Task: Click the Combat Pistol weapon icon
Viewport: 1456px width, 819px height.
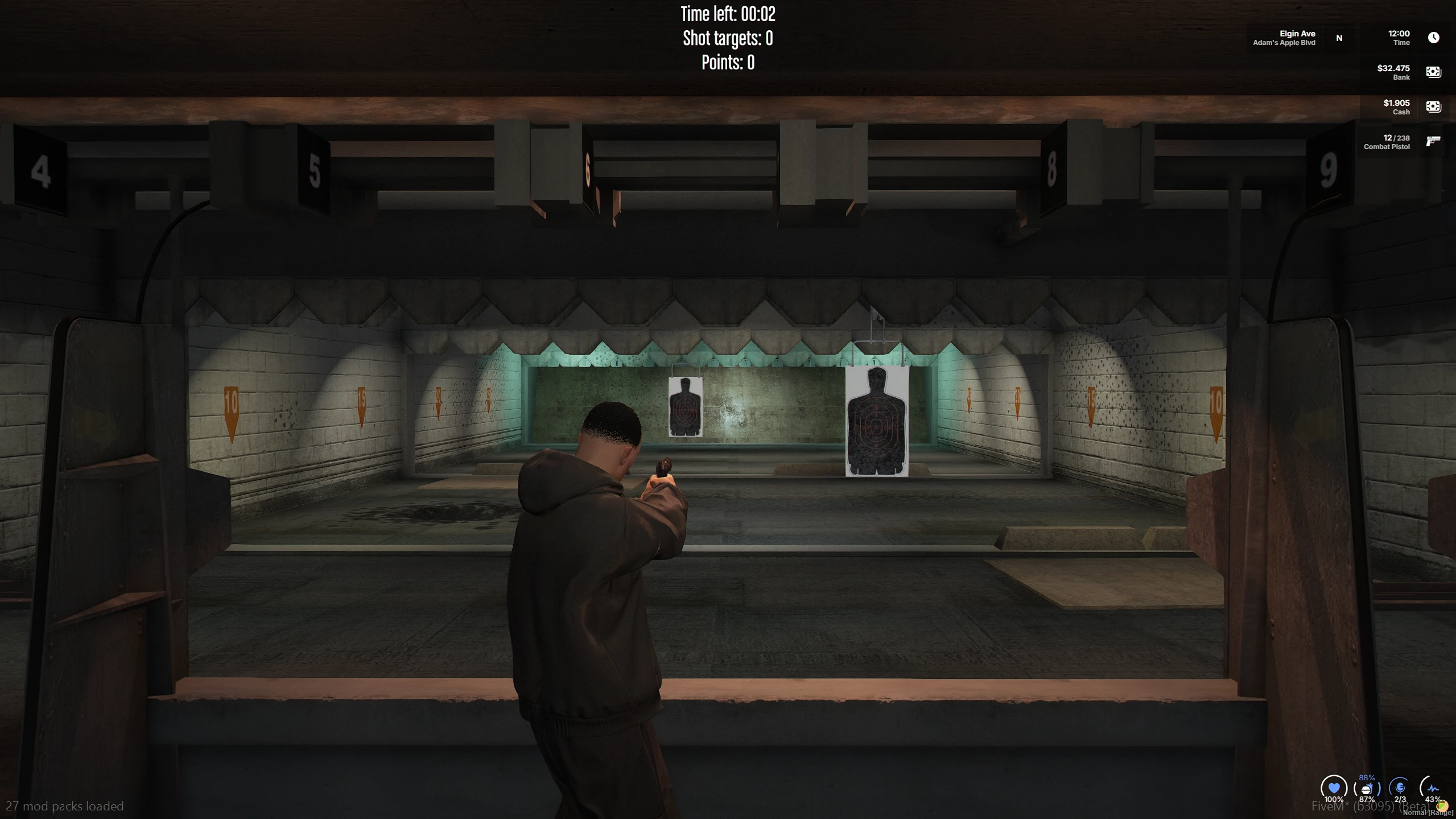Action: pyautogui.click(x=1433, y=141)
